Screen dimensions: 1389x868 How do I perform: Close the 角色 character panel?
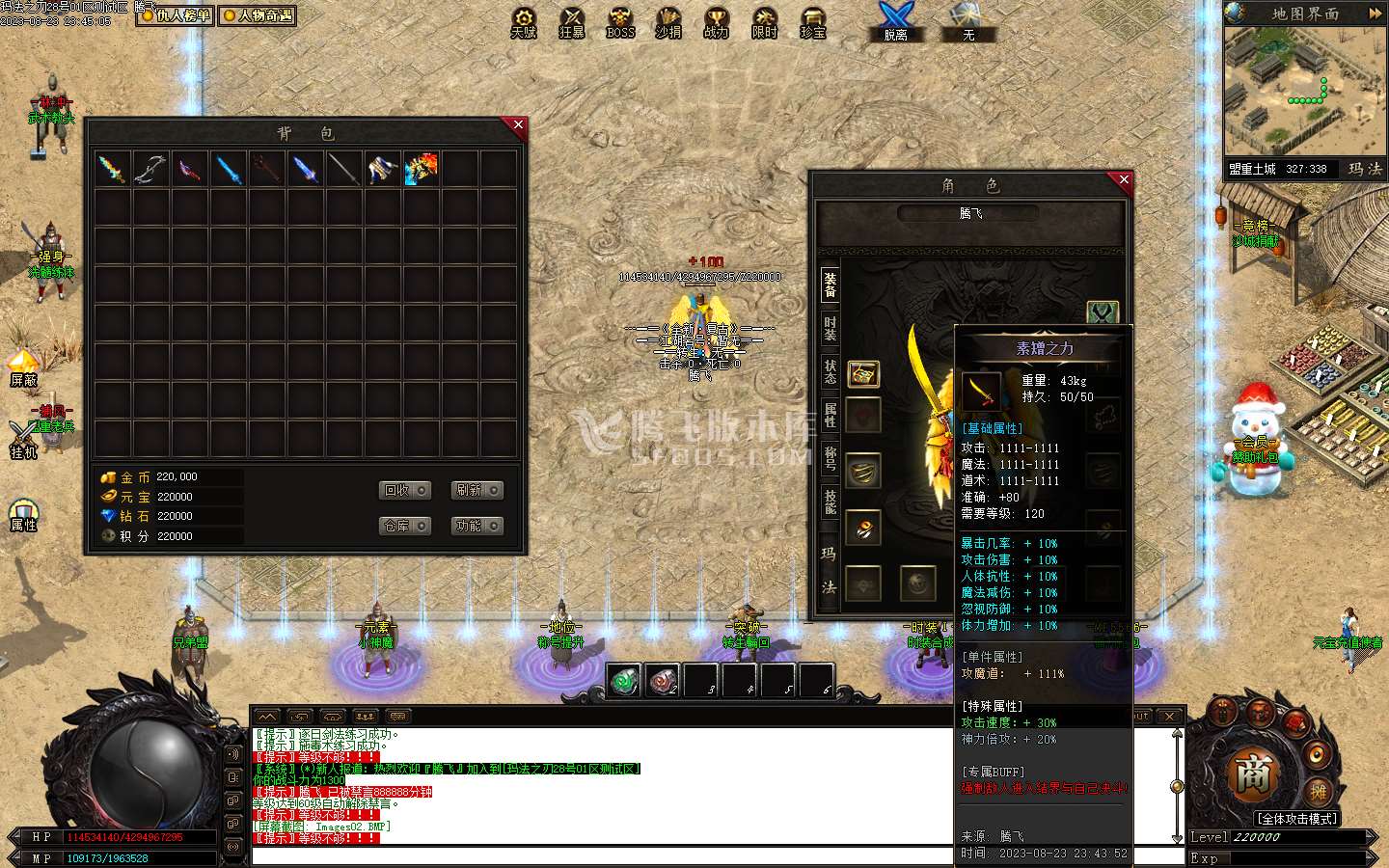1123,179
